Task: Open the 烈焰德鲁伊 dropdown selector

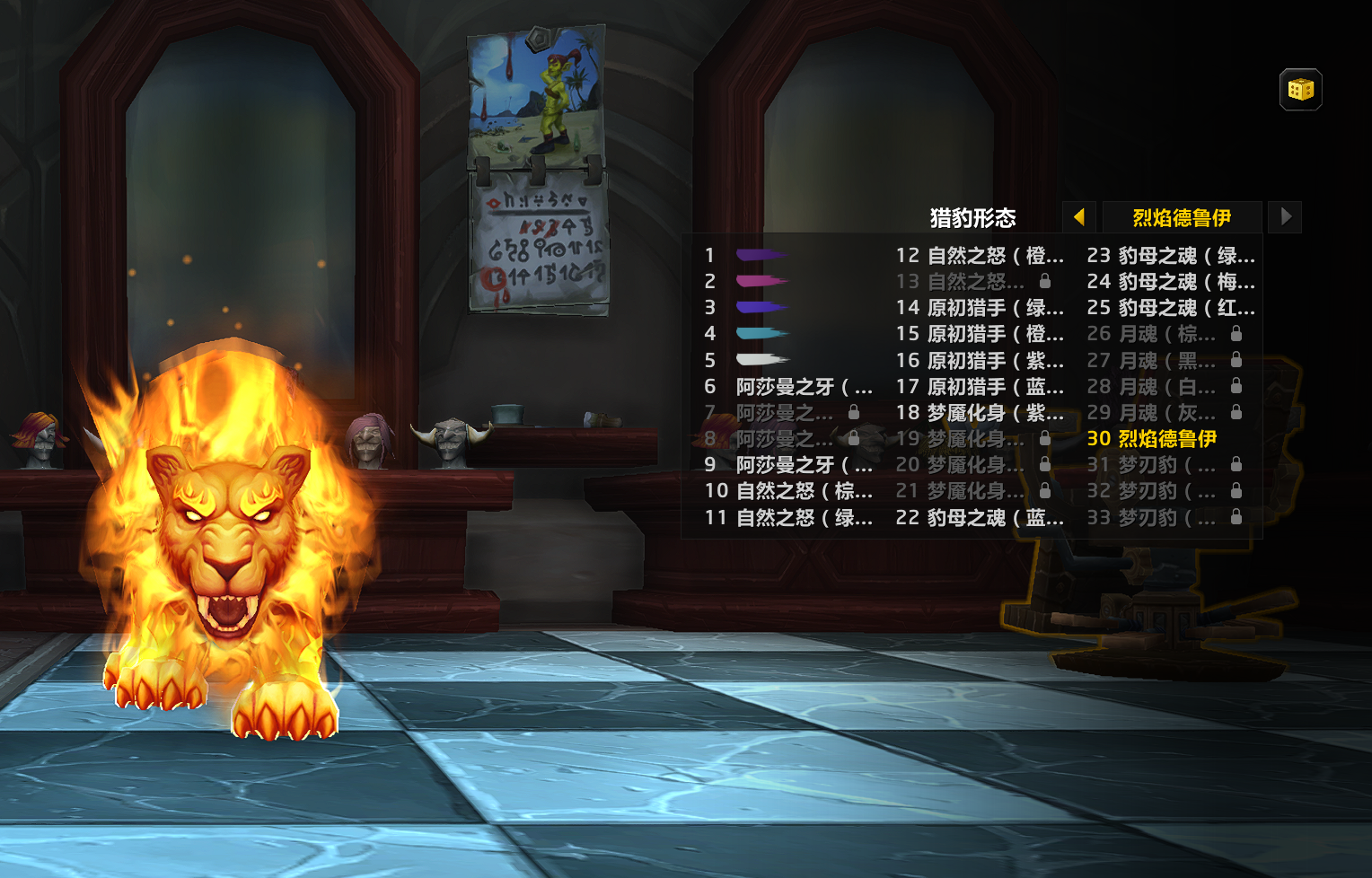Action: 1182,217
